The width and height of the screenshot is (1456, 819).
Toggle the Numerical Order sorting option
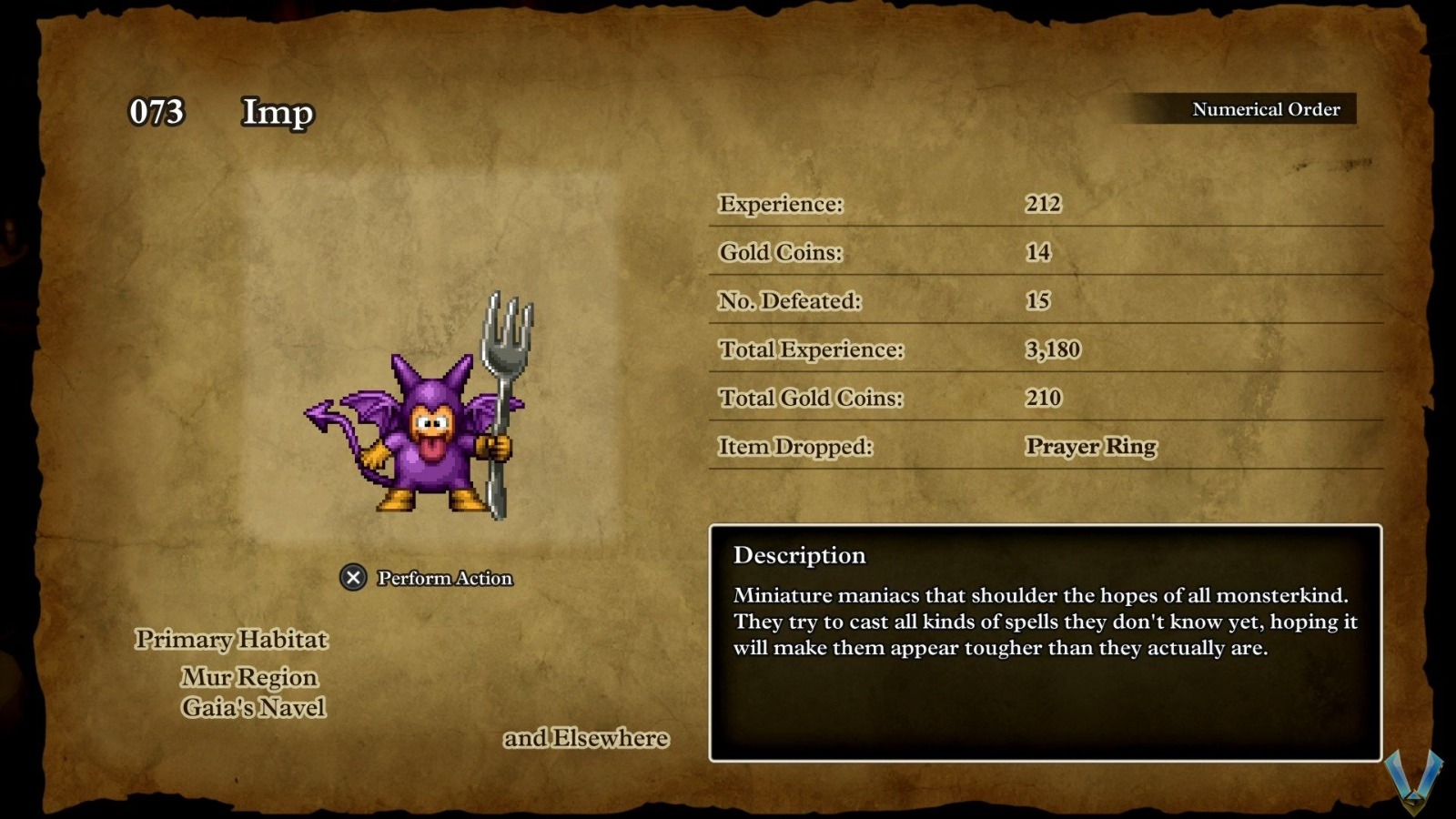[x=1265, y=109]
